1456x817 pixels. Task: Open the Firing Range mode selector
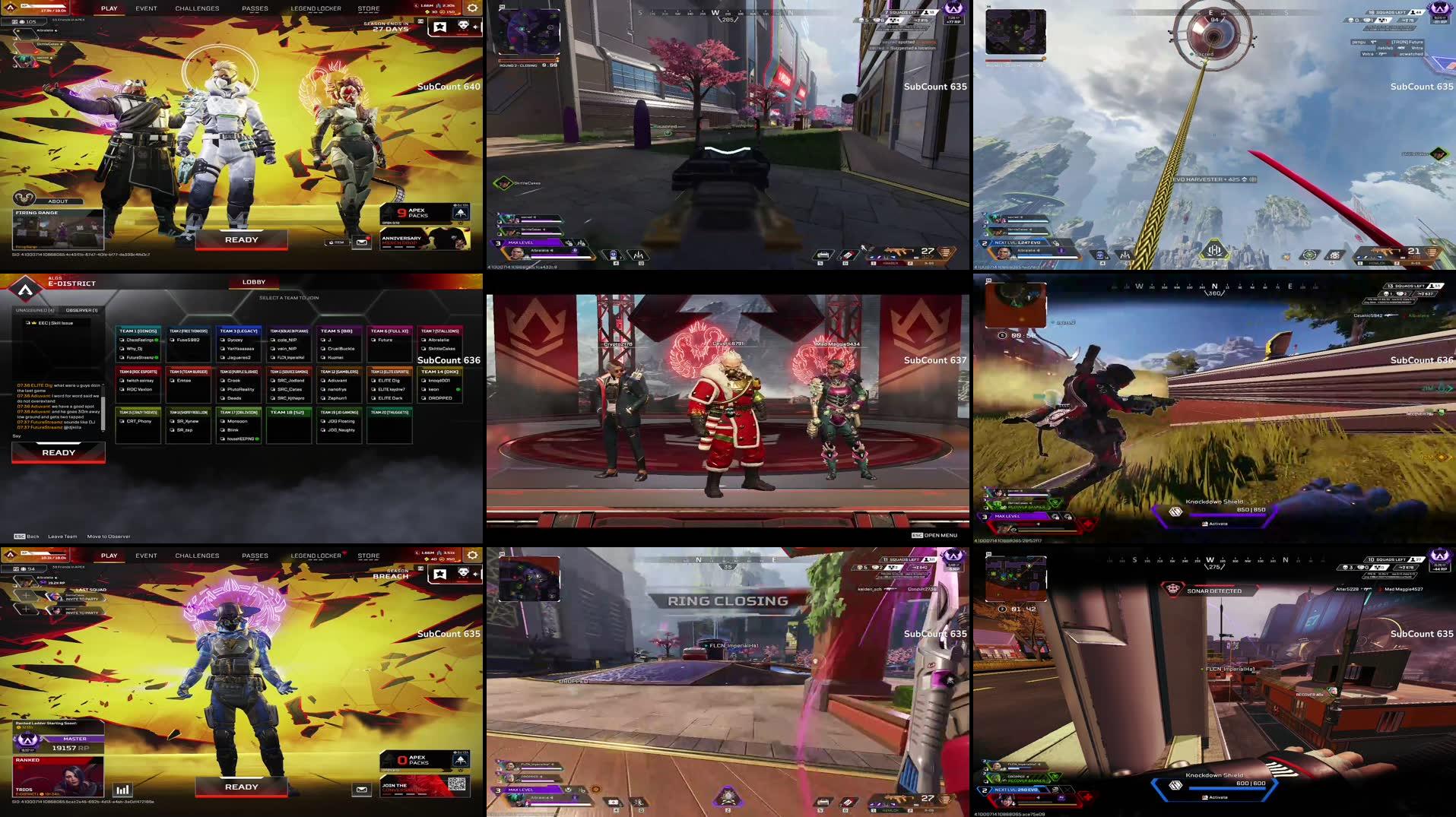pyautogui.click(x=58, y=229)
